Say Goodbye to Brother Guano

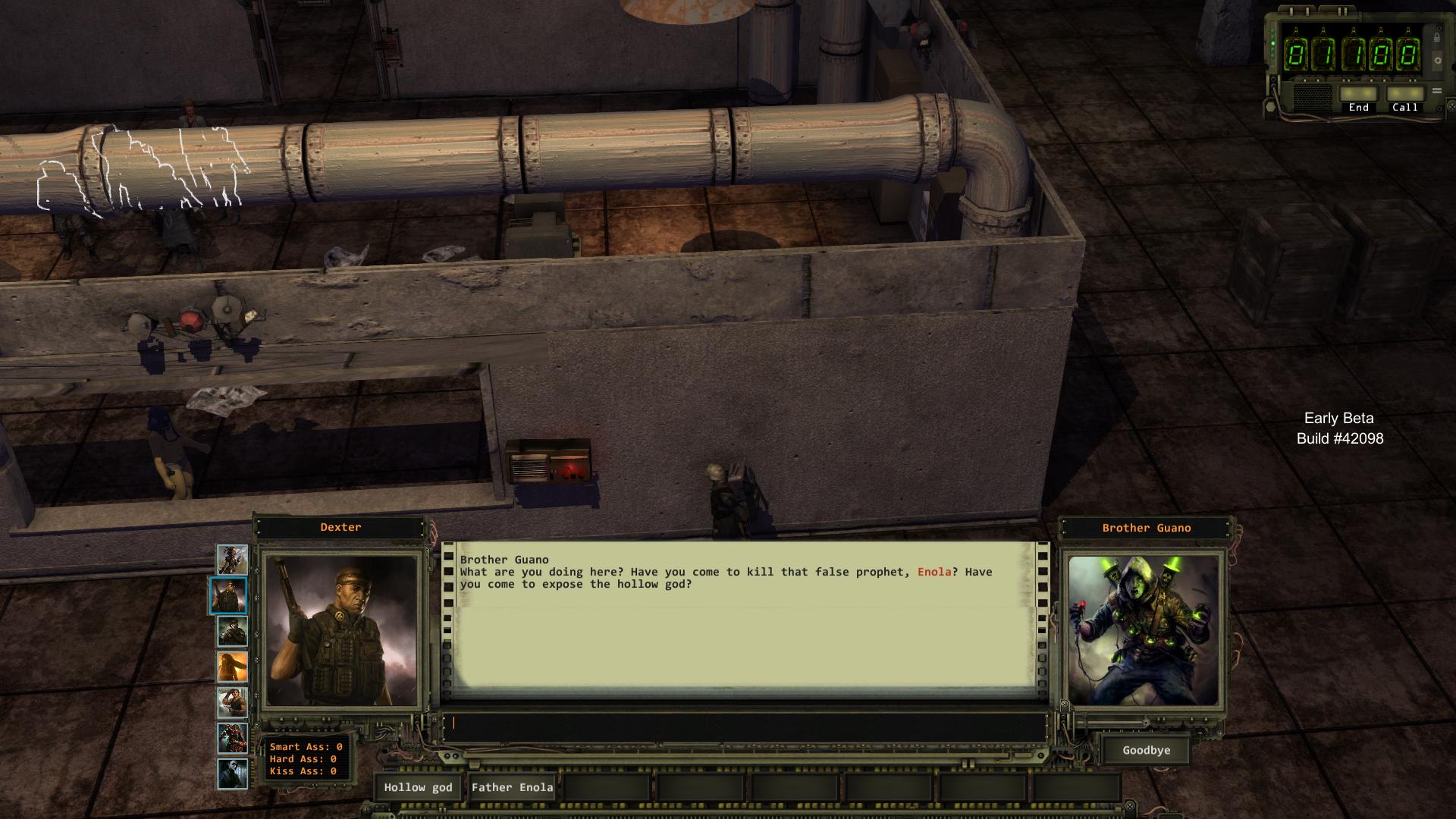[x=1146, y=750]
